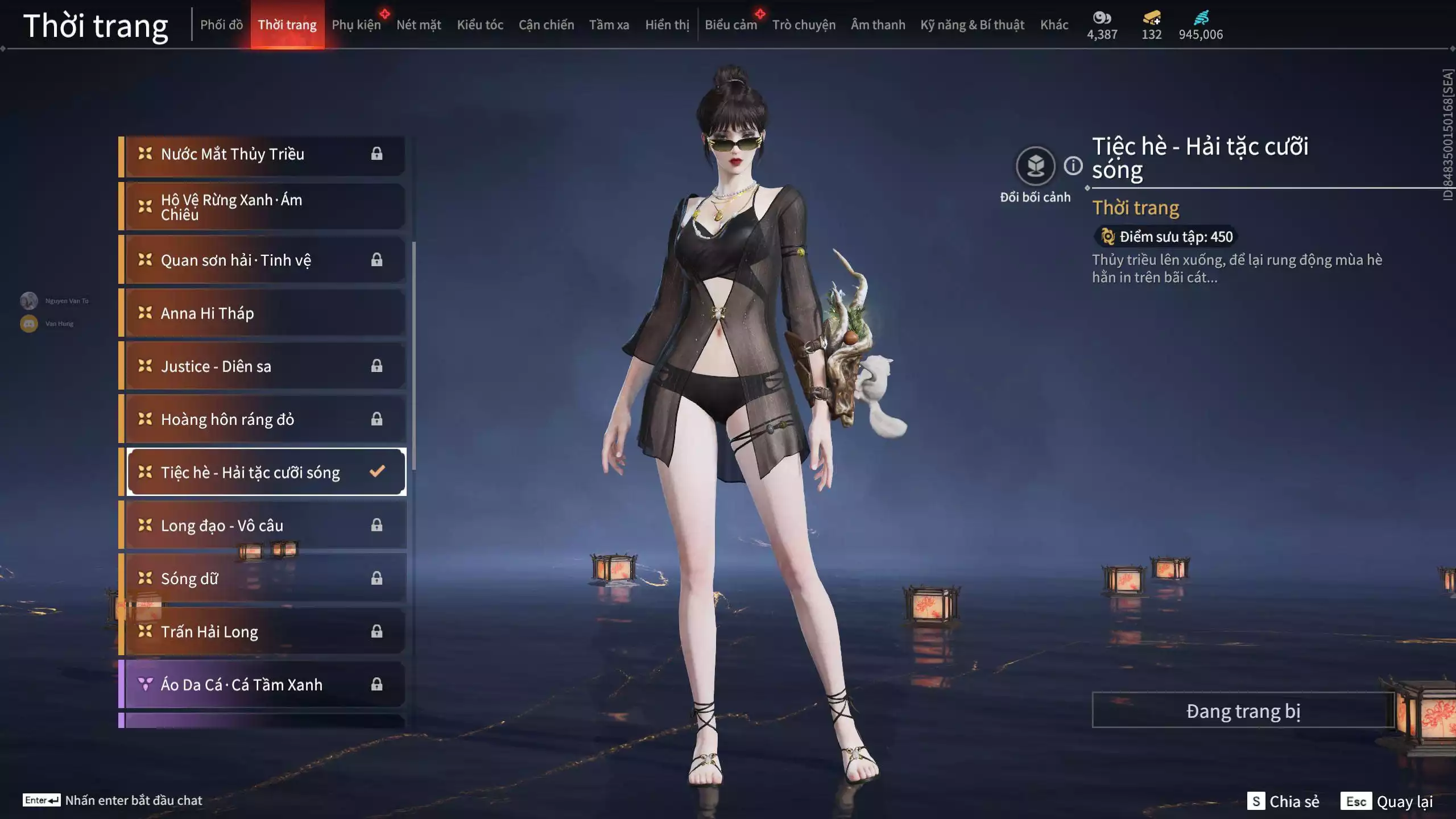1456x819 pixels.
Task: Share the outfit with Chia sẻ
Action: tap(1283, 801)
